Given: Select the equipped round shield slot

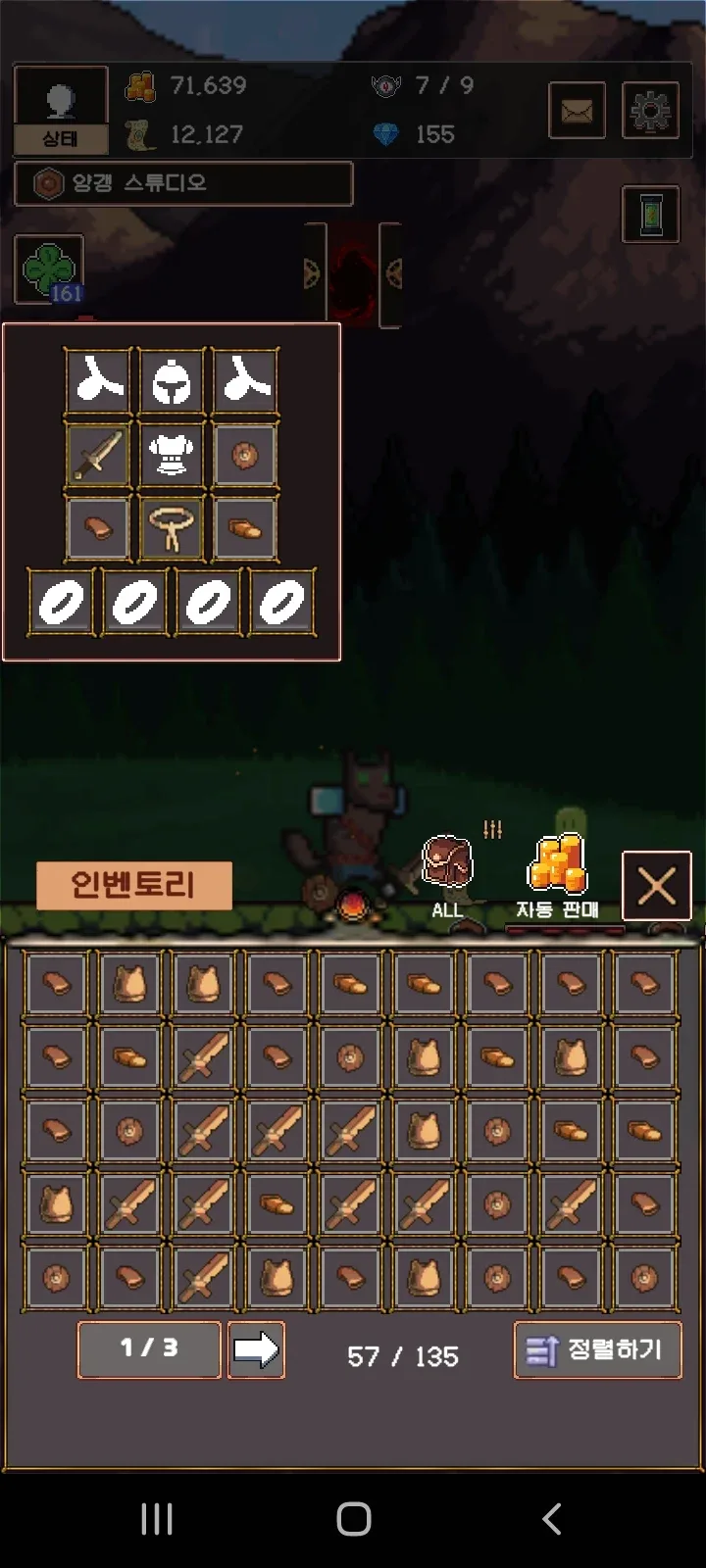Looking at the screenshot, I should coord(245,455).
